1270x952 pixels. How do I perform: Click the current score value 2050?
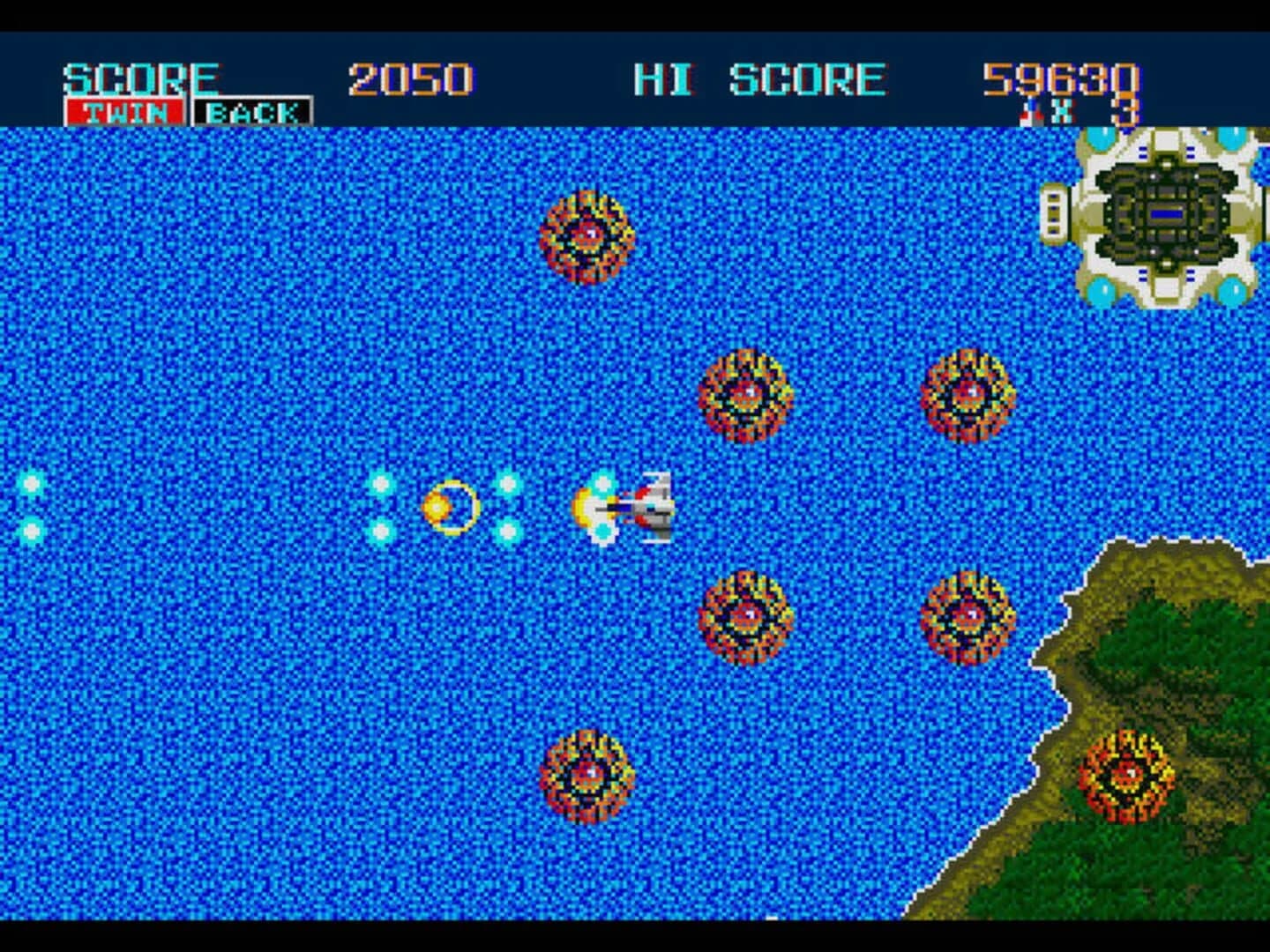pos(411,78)
